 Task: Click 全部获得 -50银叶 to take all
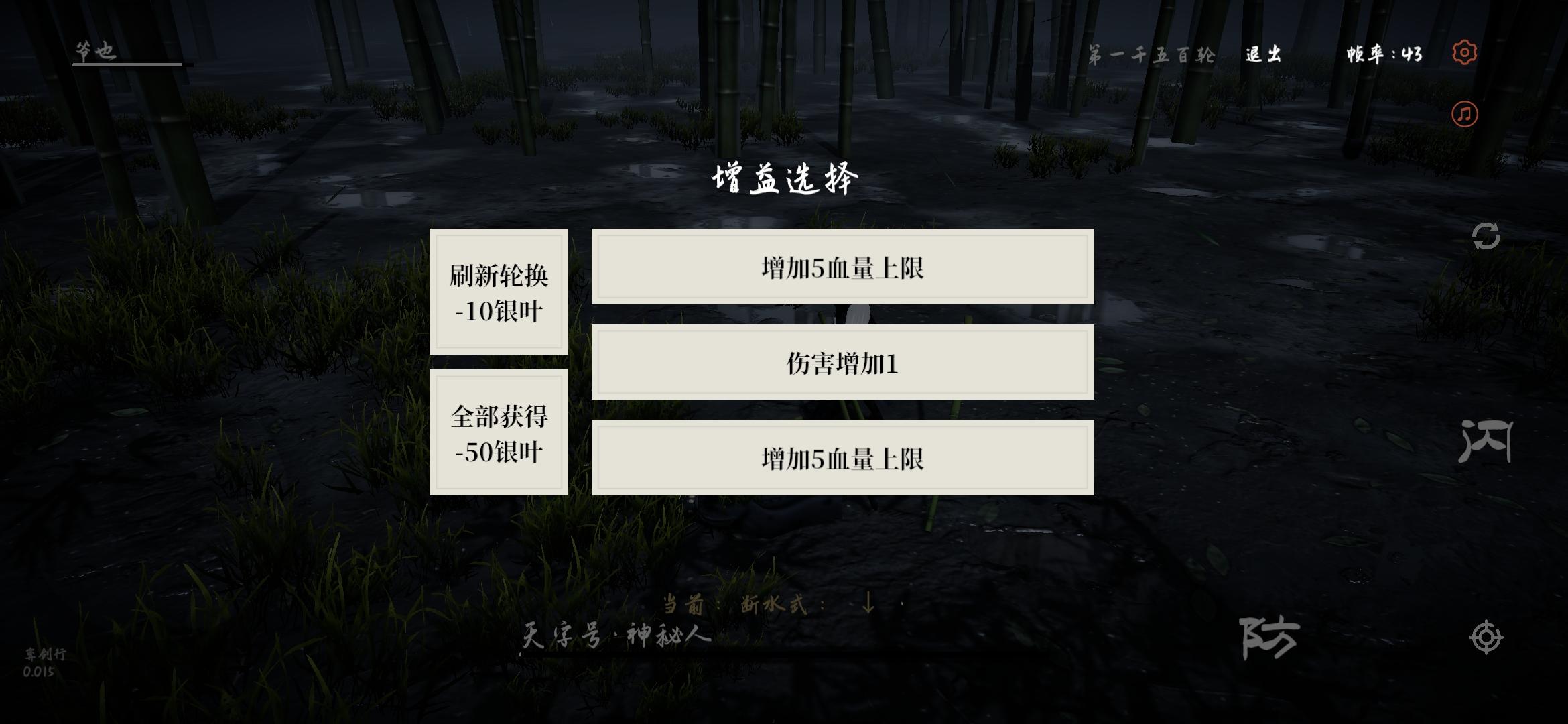click(x=500, y=431)
